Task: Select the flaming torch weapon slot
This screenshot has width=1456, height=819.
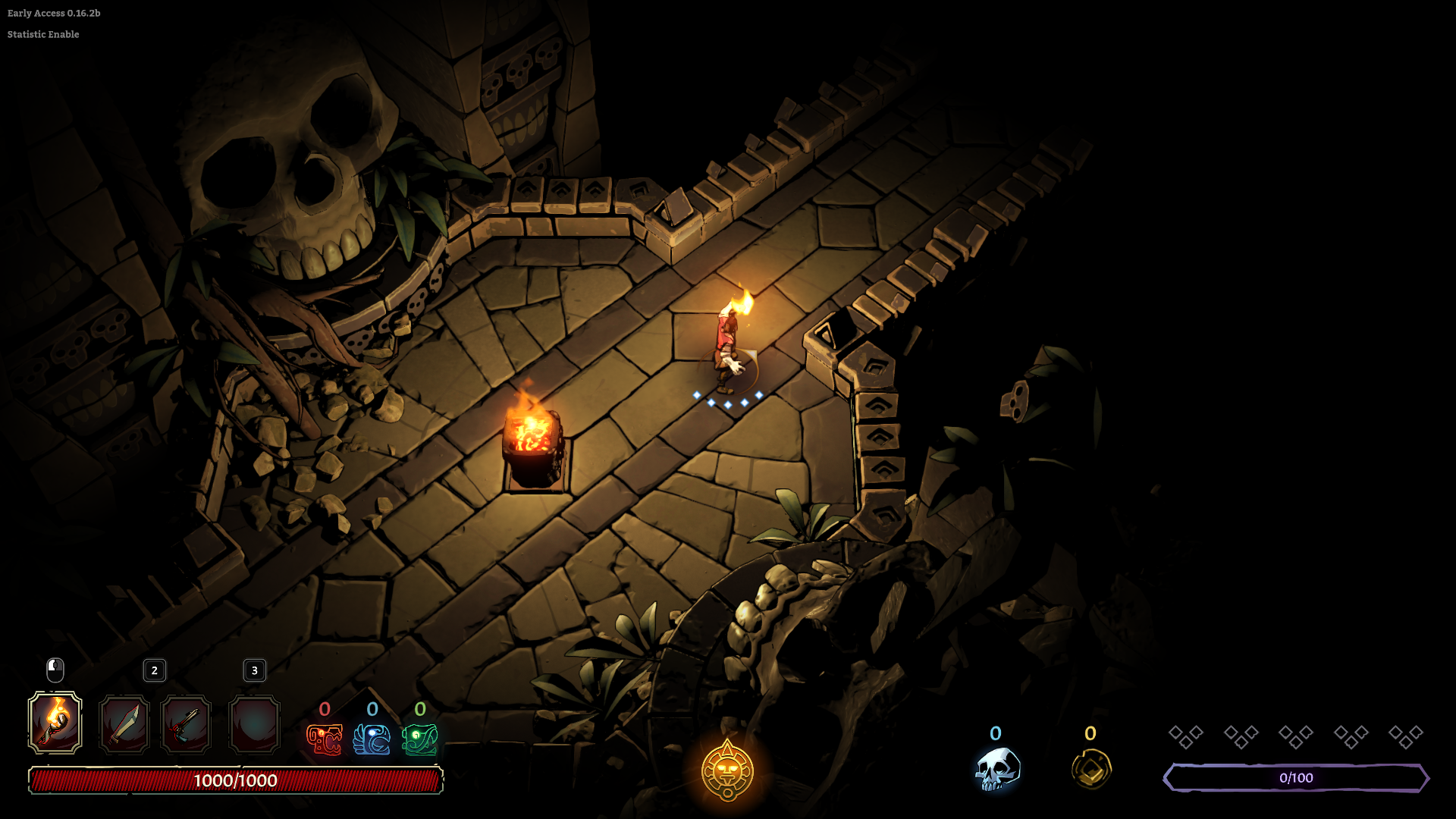Action: (55, 723)
